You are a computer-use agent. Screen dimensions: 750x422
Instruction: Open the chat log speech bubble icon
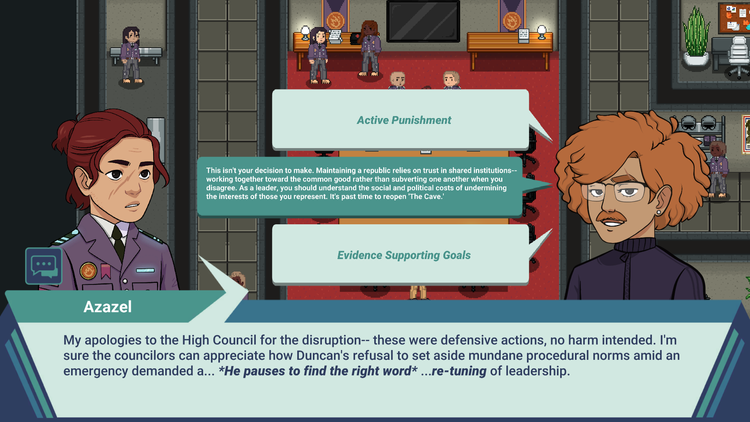pos(44,266)
